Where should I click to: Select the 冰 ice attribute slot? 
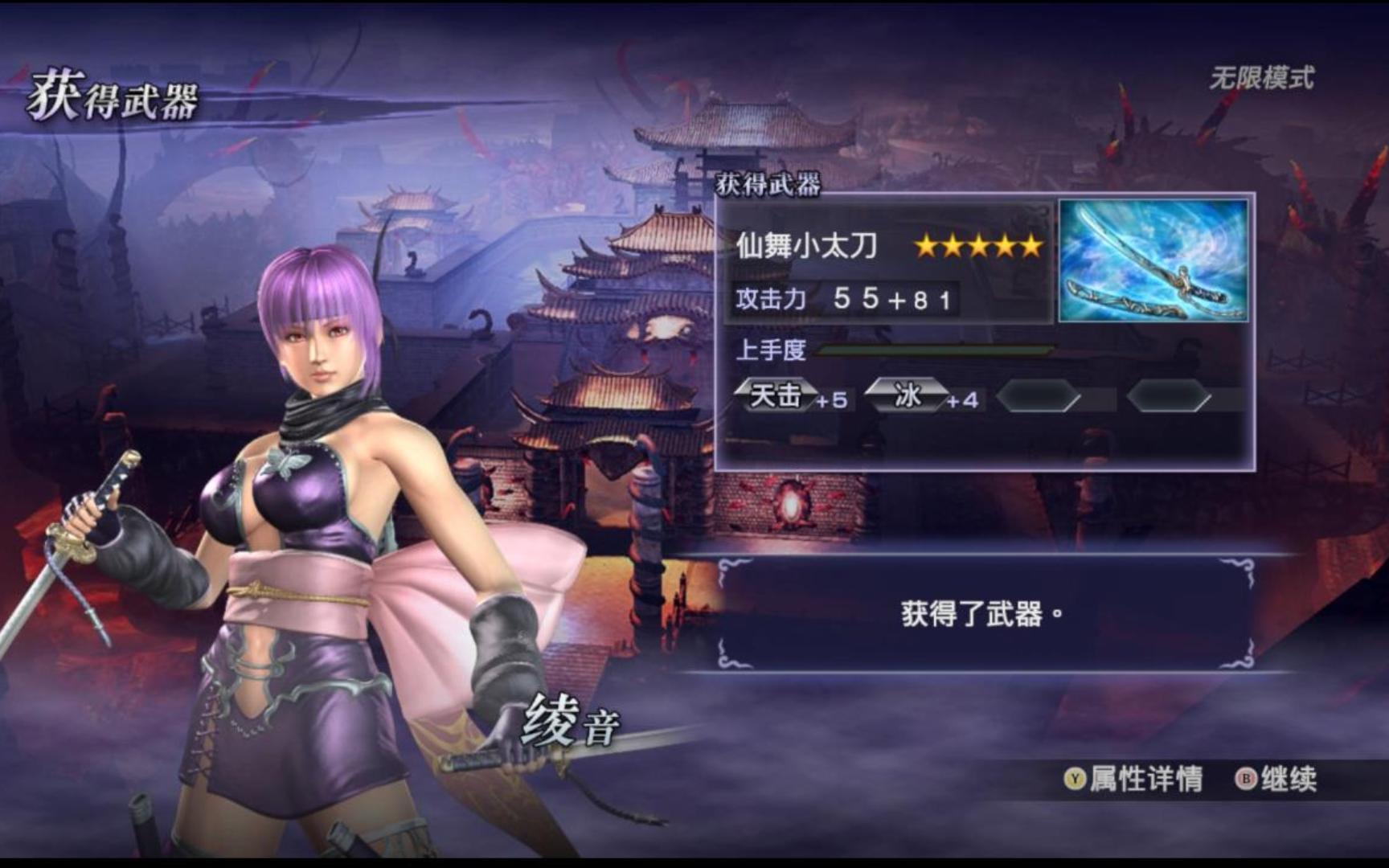coord(907,395)
